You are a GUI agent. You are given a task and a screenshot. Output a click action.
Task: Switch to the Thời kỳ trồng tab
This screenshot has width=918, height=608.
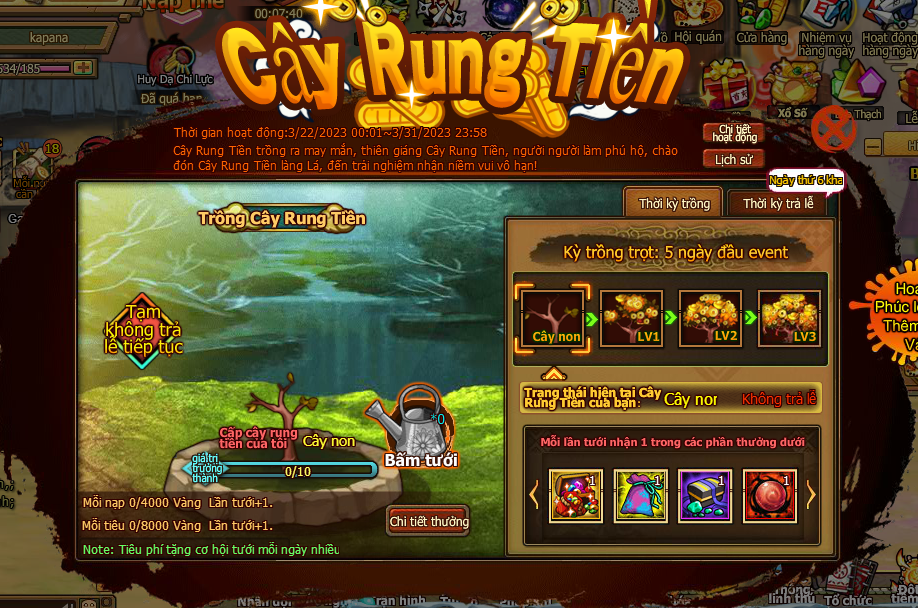[674, 203]
